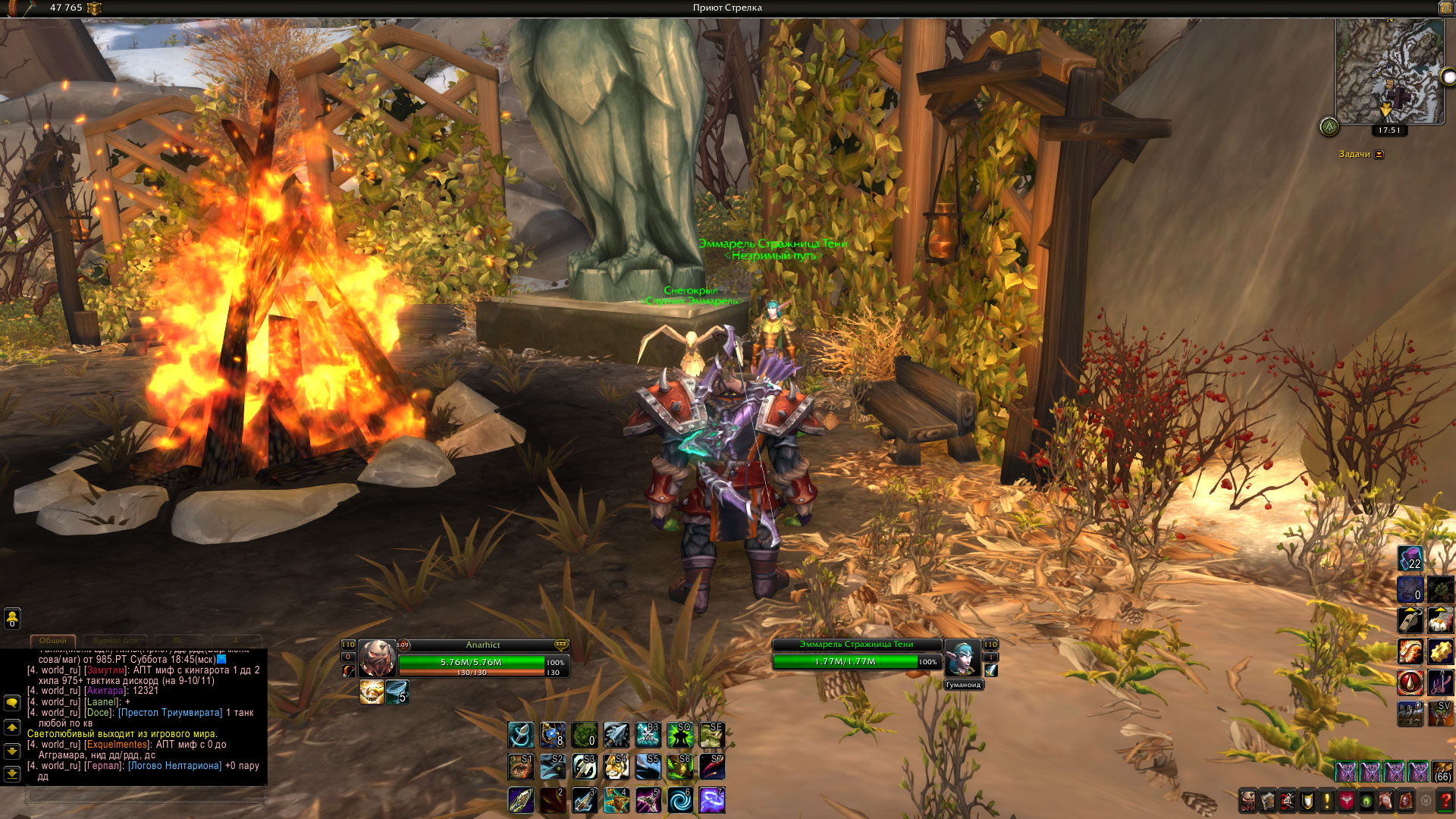Open the social friends button above chat
The width and height of the screenshot is (1456, 819).
[12, 619]
